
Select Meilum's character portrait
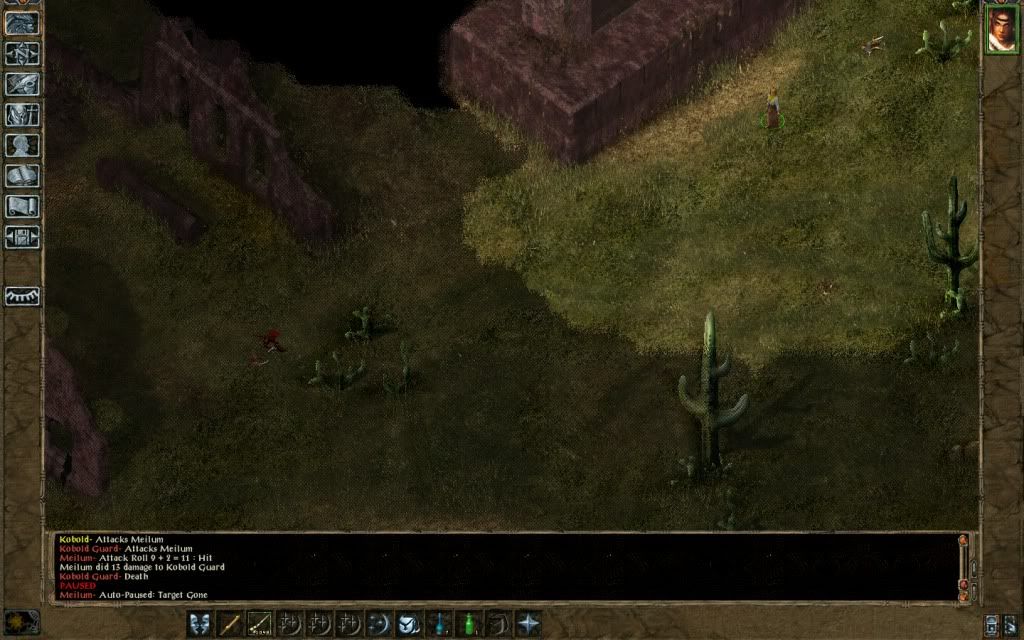(1001, 29)
